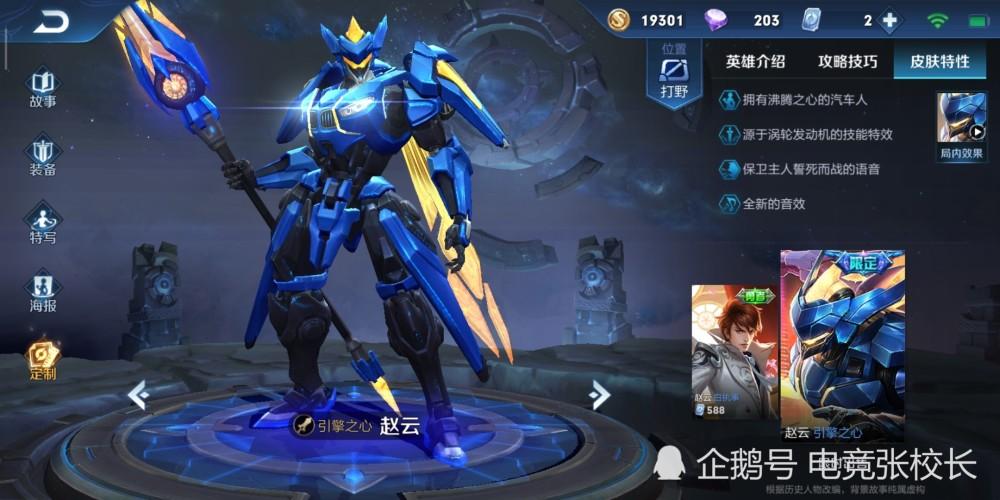Open the 海报 poster view
This screenshot has height=500, width=1000.
click(43, 291)
